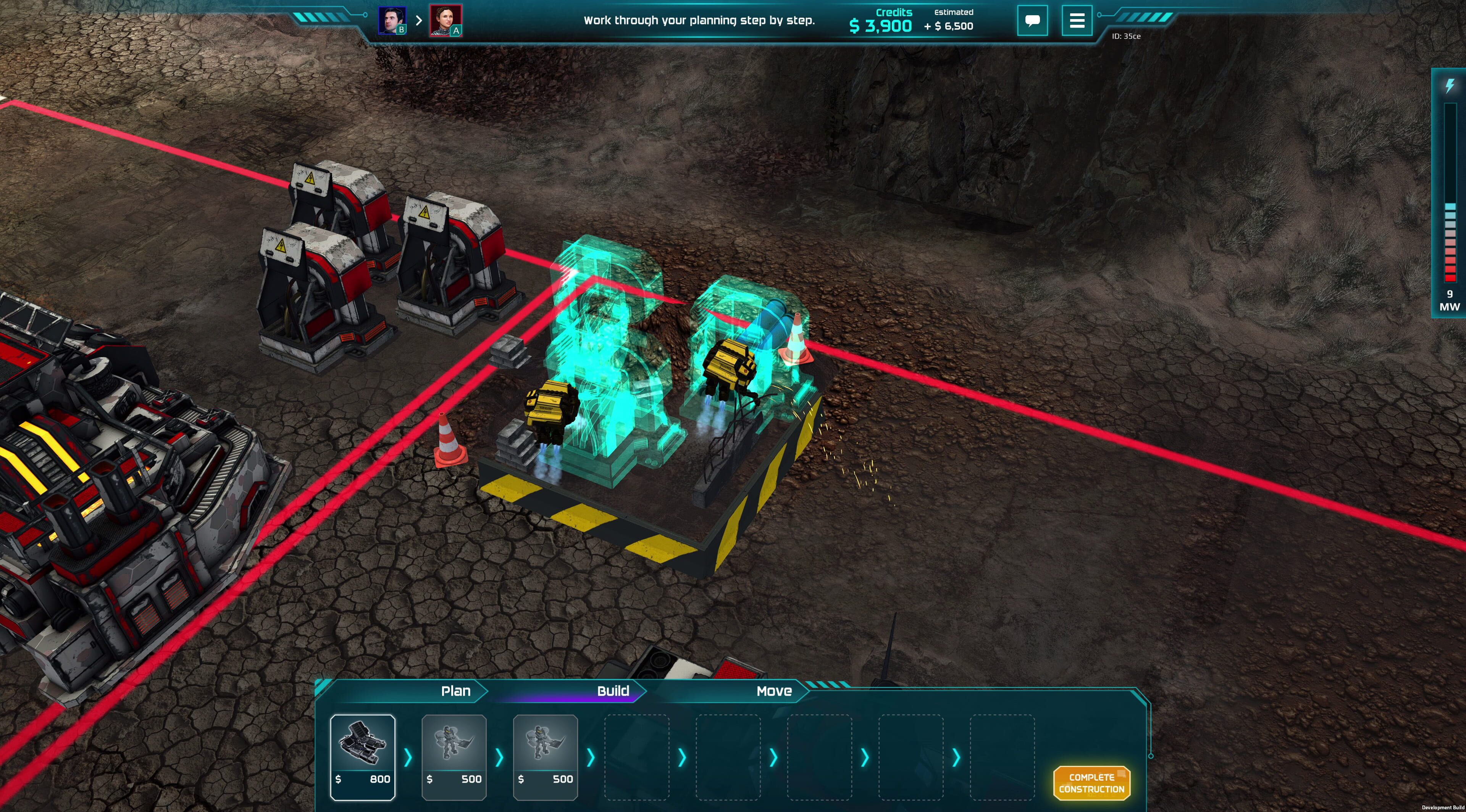Select the female advisor portrait A
Image resolution: width=1466 pixels, height=812 pixels.
(445, 21)
